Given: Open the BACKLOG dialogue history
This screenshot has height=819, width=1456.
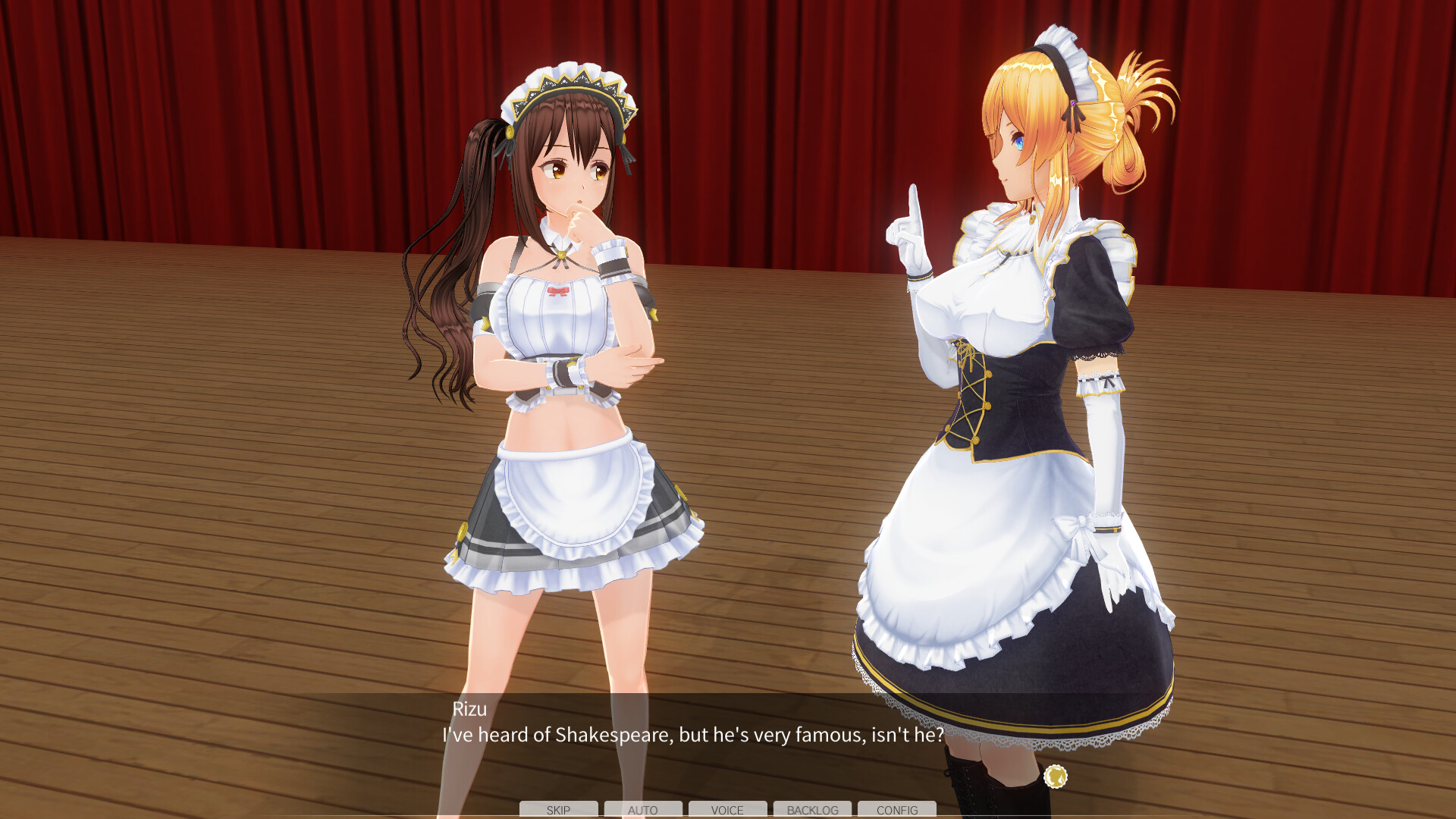Looking at the screenshot, I should coord(813,810).
